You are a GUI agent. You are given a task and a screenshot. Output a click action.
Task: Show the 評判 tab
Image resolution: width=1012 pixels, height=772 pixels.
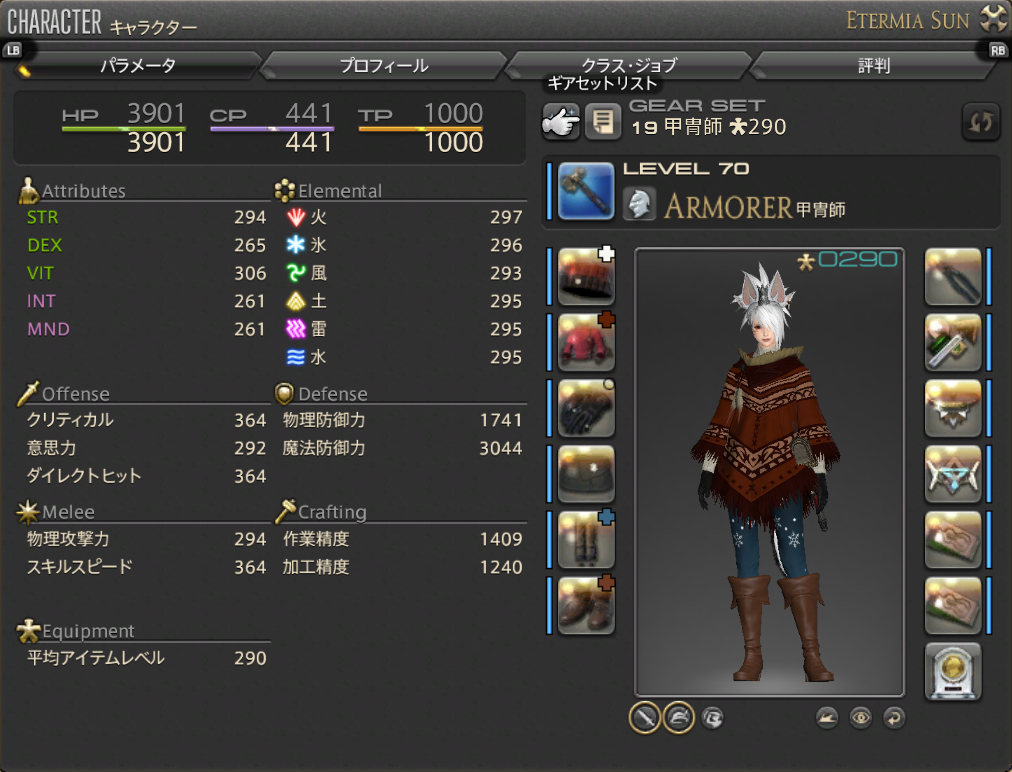[873, 66]
